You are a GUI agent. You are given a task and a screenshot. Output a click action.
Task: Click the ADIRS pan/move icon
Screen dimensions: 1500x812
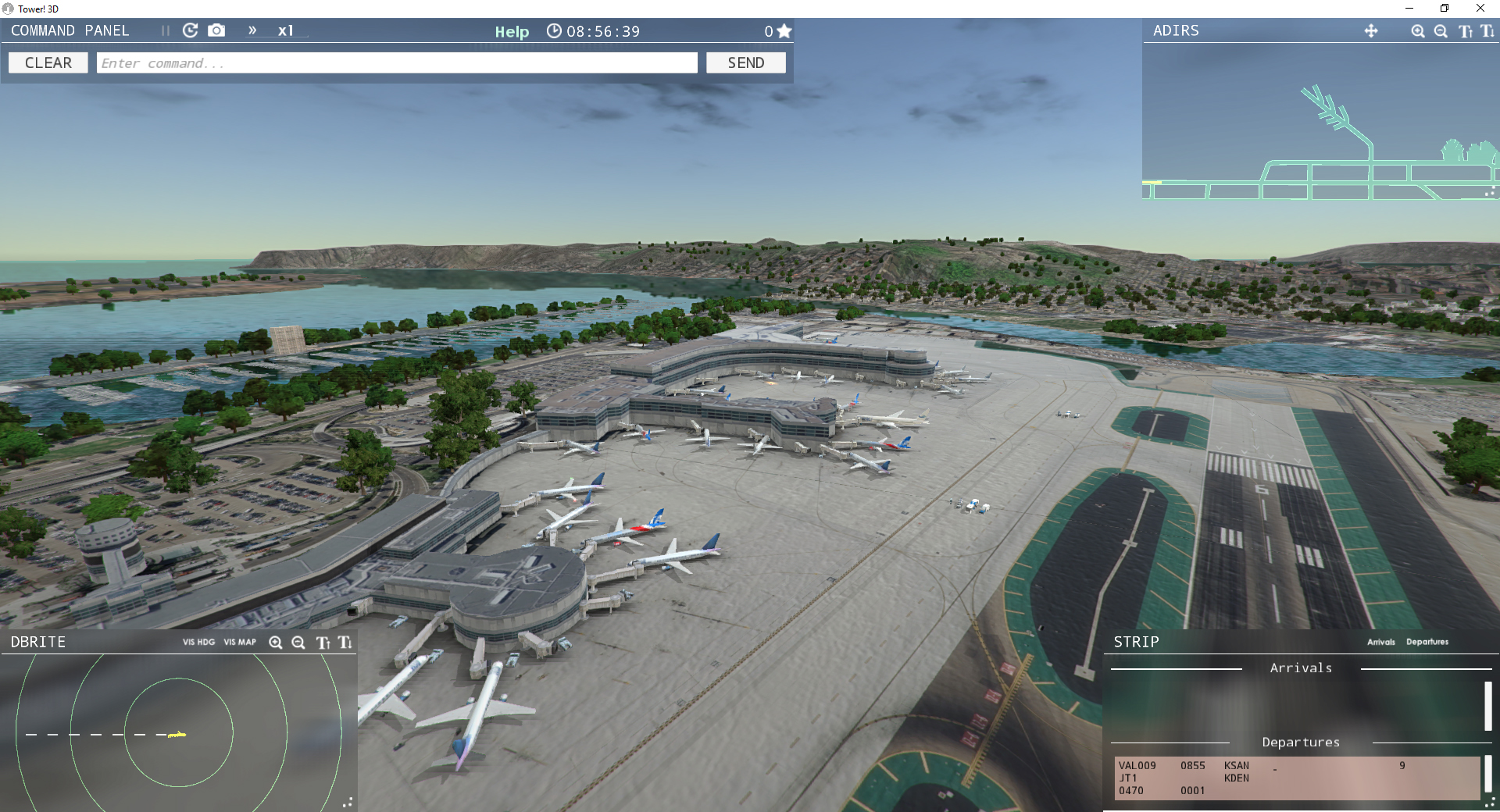point(1372,31)
